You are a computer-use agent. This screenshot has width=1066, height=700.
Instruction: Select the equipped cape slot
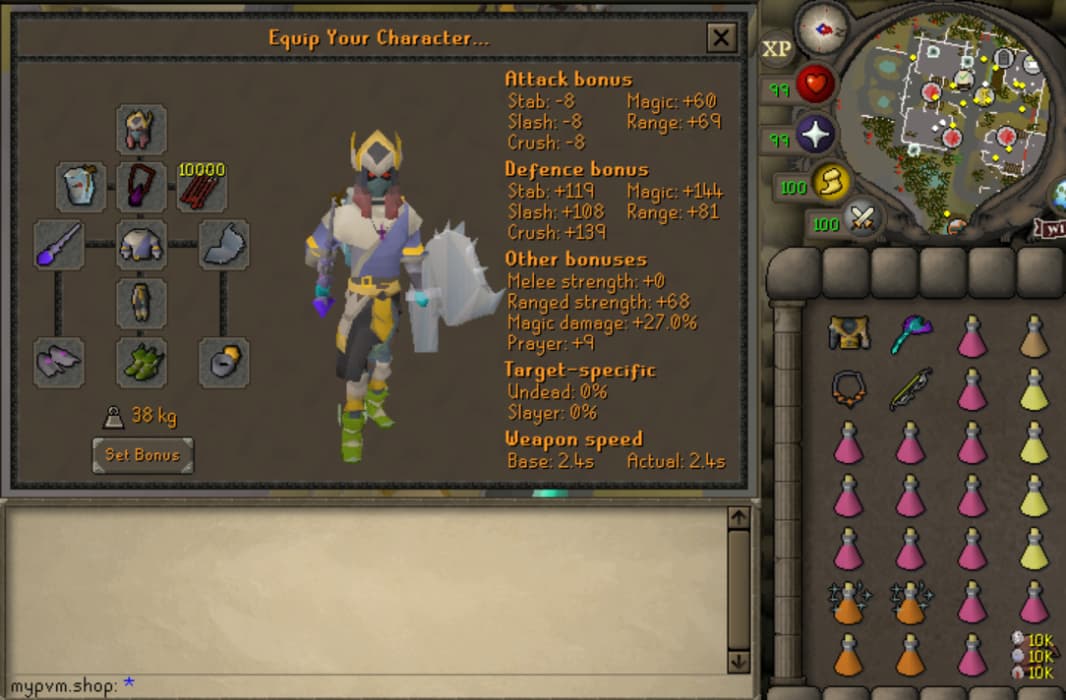81,187
